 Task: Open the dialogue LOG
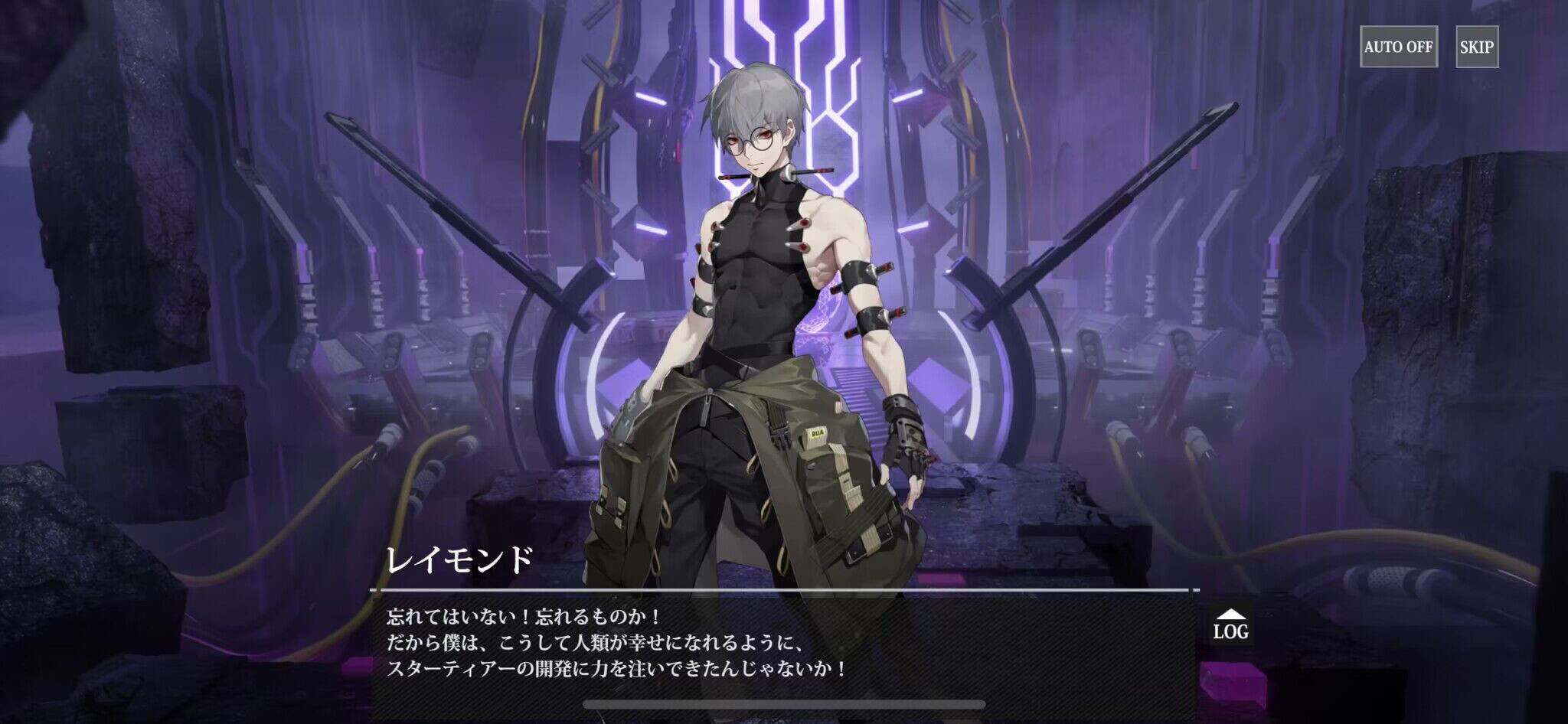(1230, 625)
